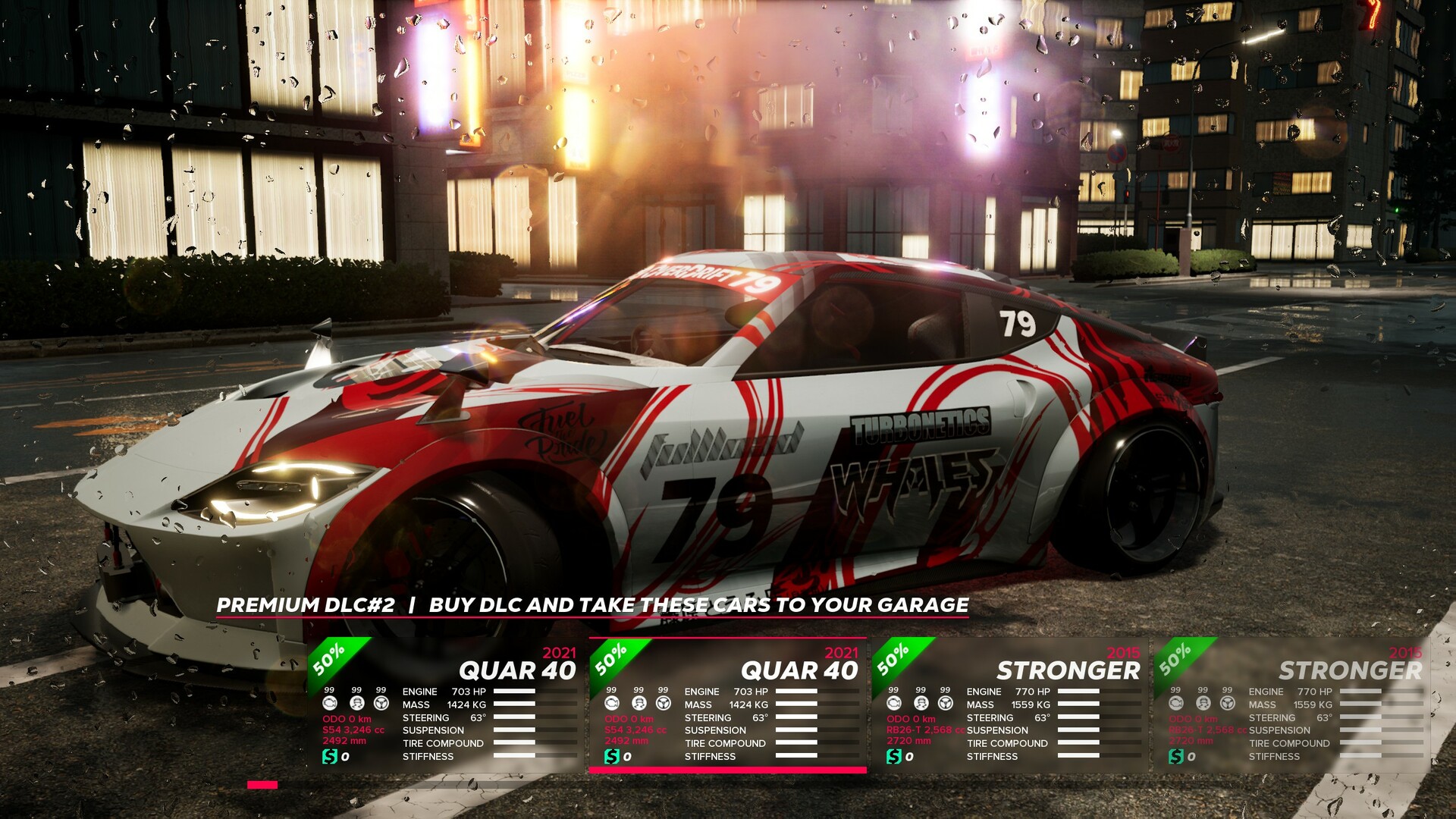This screenshot has height=819, width=1456.
Task: Click the ENGINE stat bar on the QUAR 40 card
Action: point(515,692)
